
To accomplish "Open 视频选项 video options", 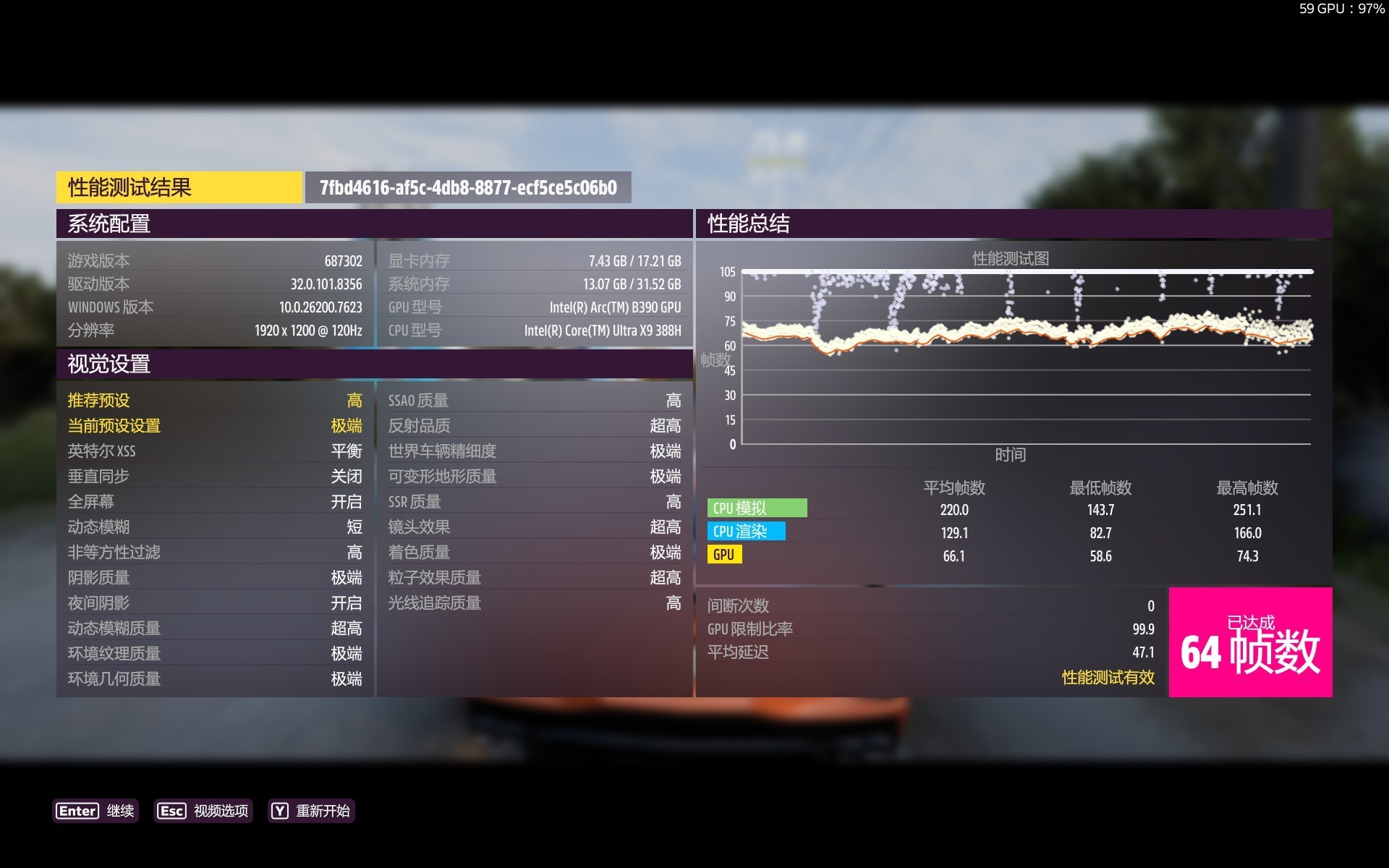I will click(x=203, y=811).
